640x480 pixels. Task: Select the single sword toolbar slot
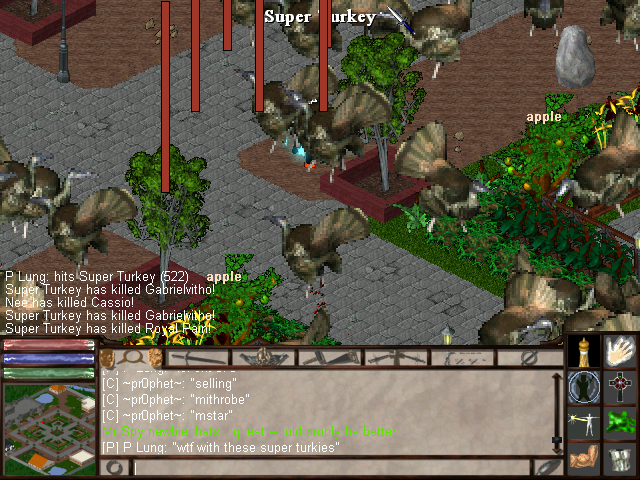(197, 357)
